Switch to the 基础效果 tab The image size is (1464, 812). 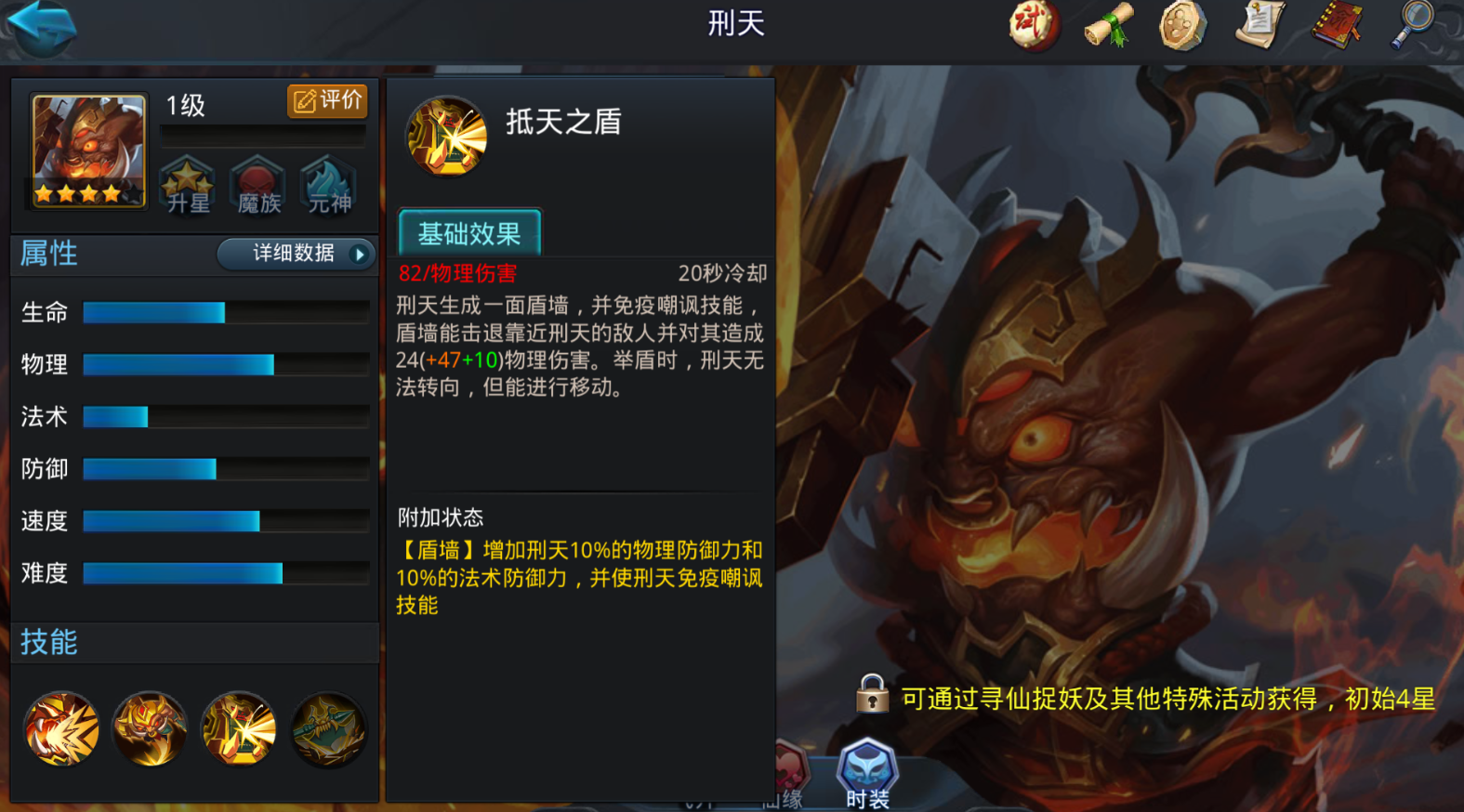[x=468, y=230]
